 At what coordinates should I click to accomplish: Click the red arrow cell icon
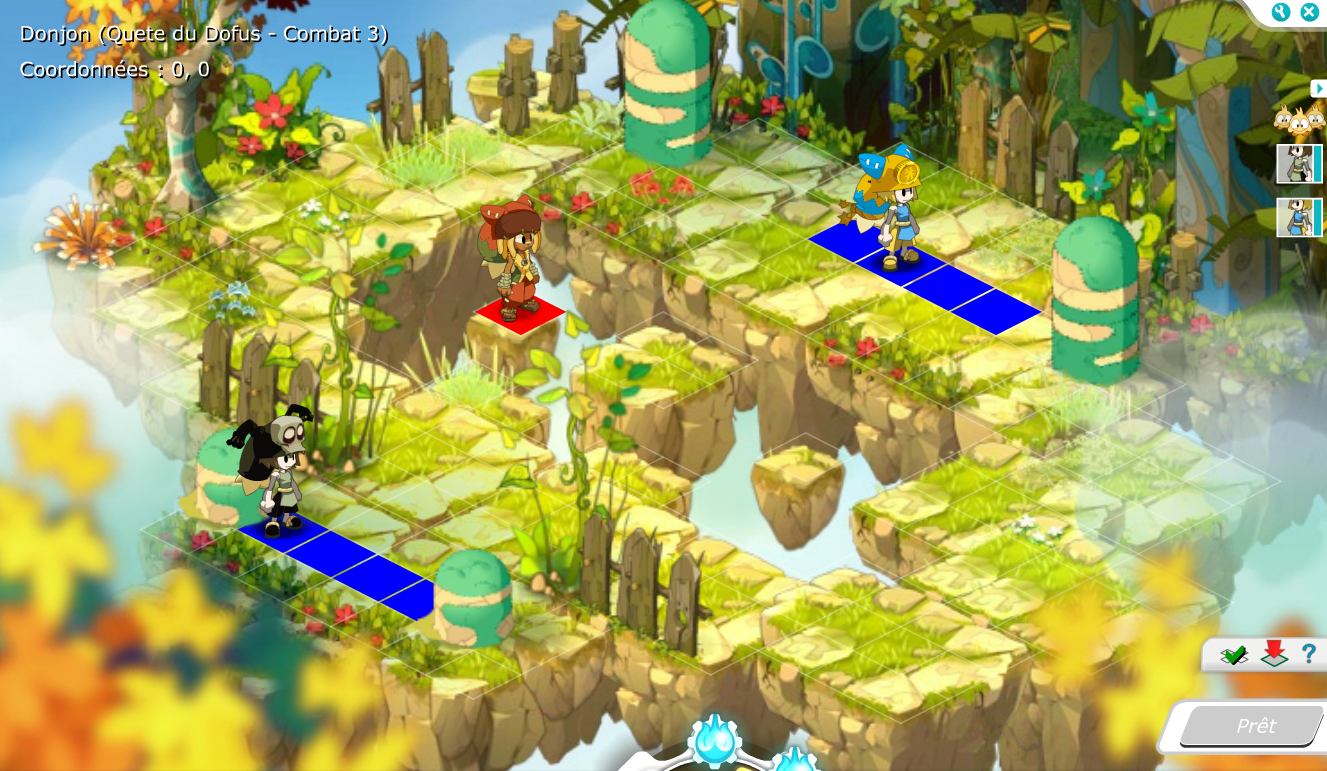(x=1273, y=654)
